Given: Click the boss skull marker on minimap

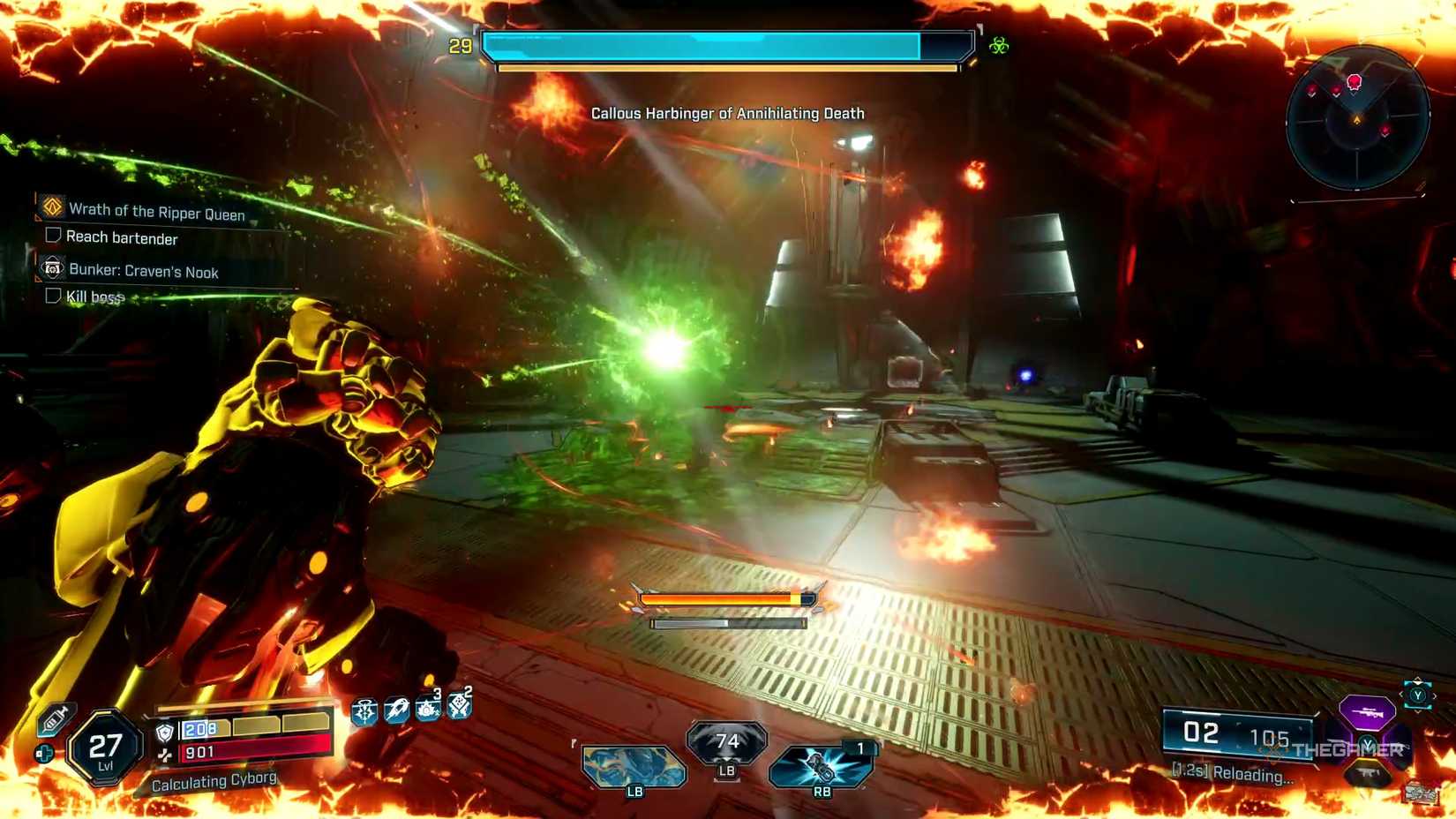Looking at the screenshot, I should (x=1355, y=81).
